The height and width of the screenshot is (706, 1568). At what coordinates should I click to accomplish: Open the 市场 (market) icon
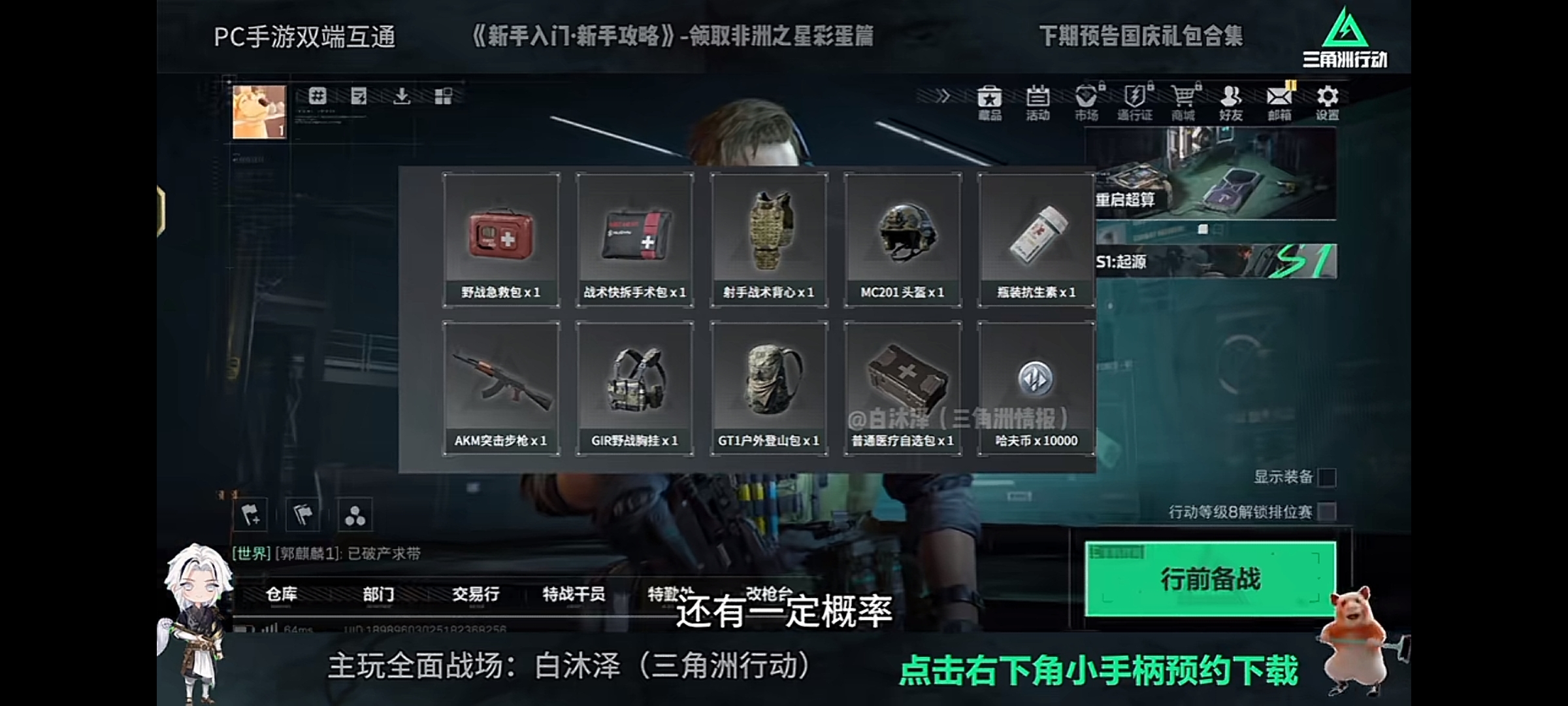pyautogui.click(x=1085, y=101)
